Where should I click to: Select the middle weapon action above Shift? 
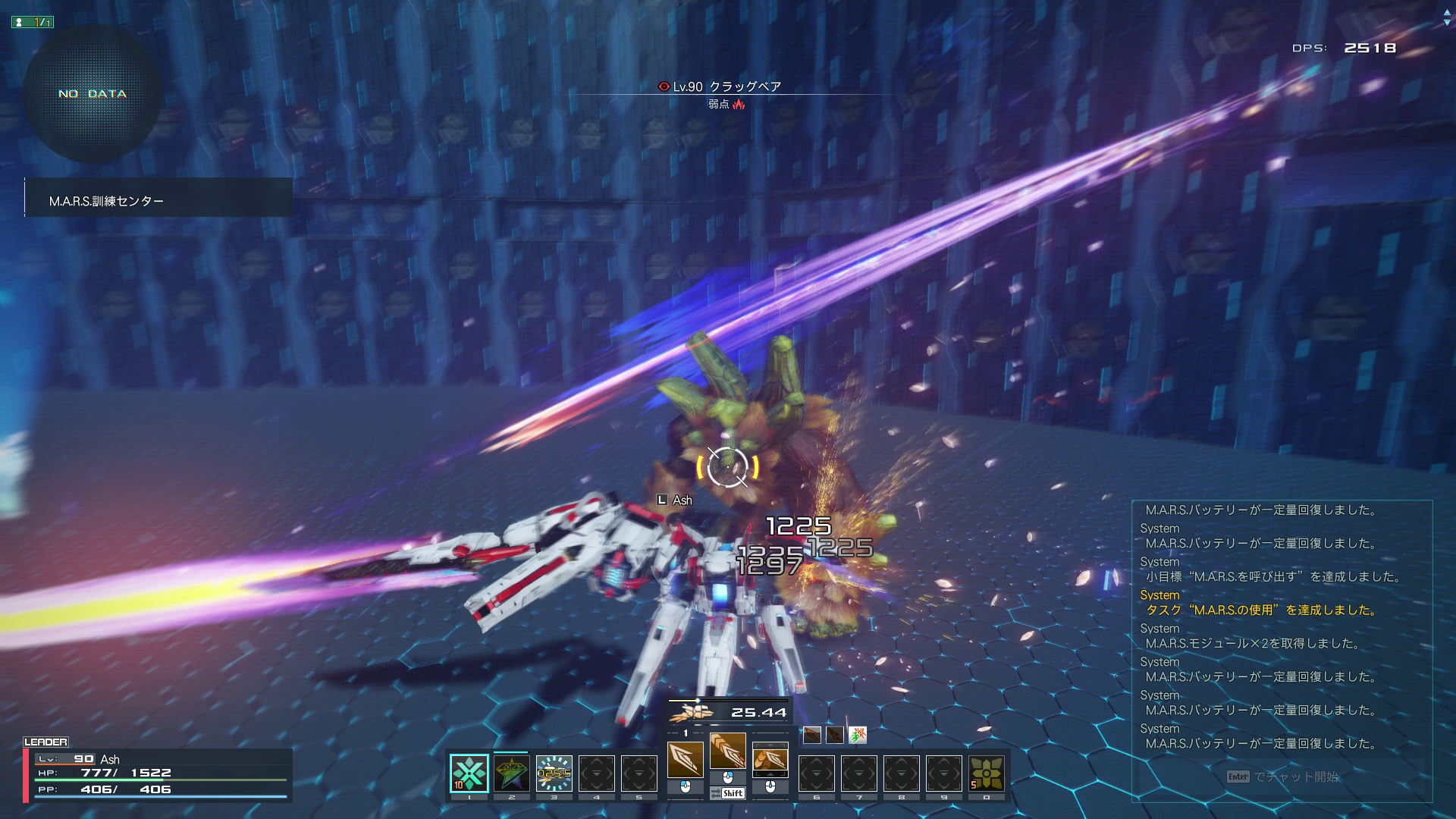pyautogui.click(x=727, y=752)
